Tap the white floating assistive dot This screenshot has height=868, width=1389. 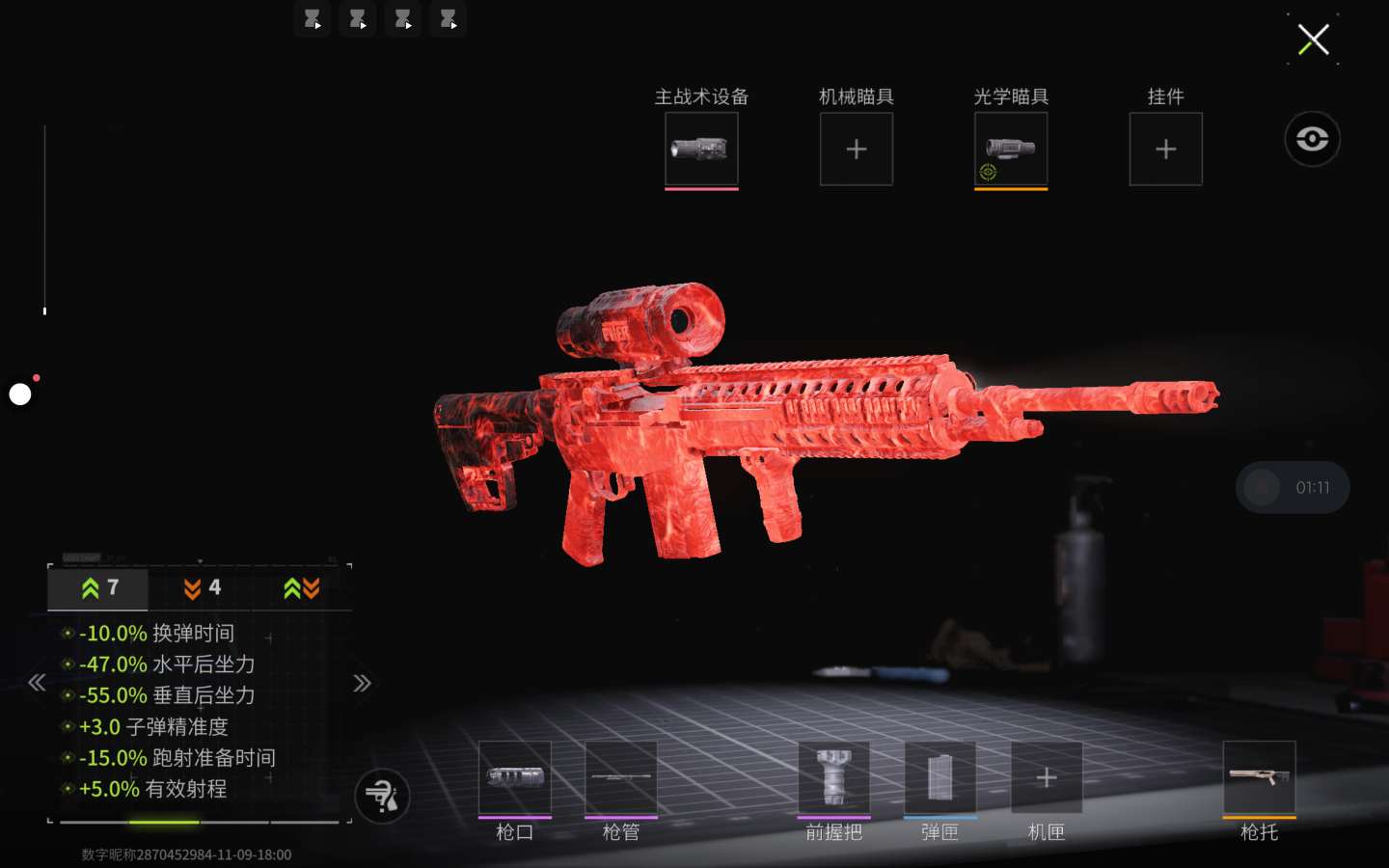tap(20, 393)
